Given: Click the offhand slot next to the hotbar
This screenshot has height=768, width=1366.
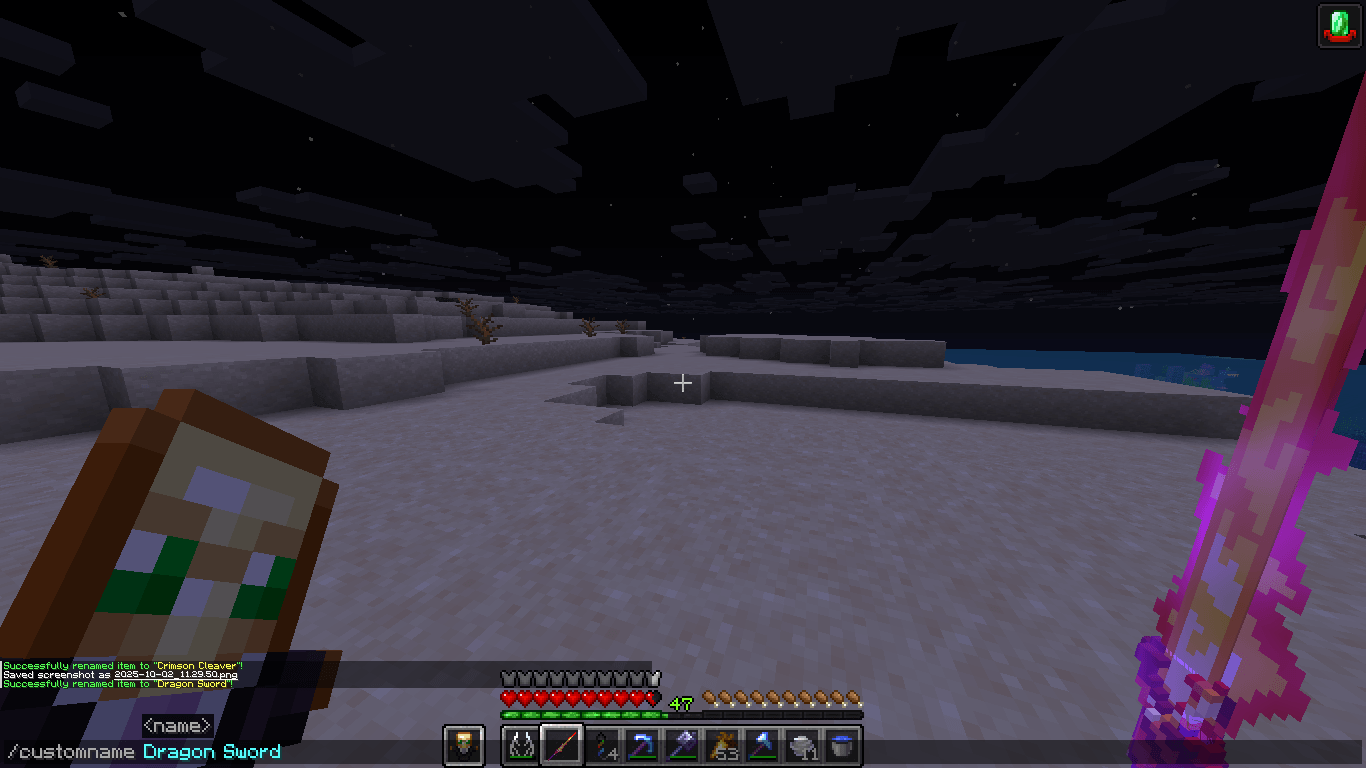Looking at the screenshot, I should click(463, 744).
